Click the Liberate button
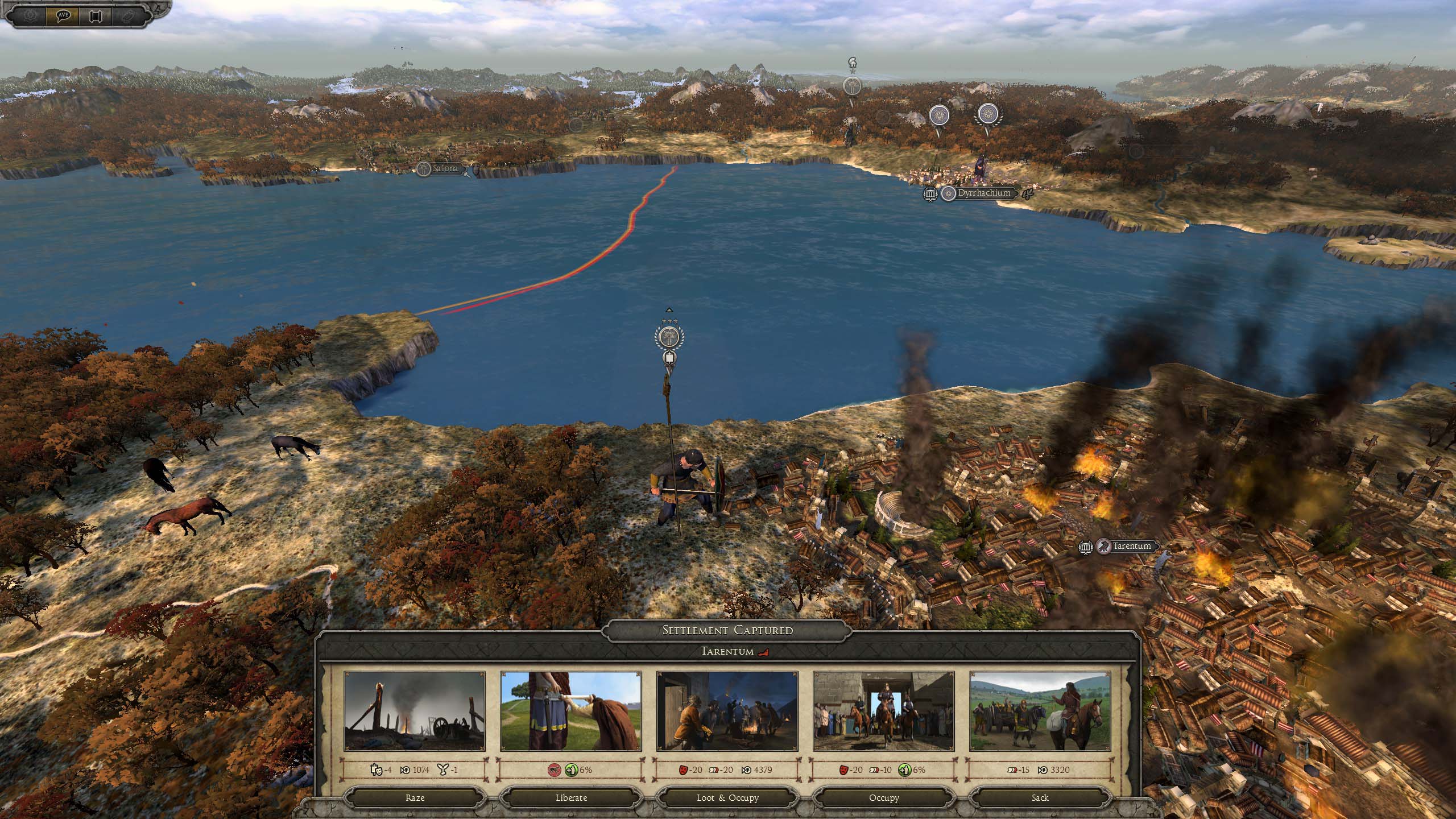Viewport: 1456px width, 819px height. point(571,797)
